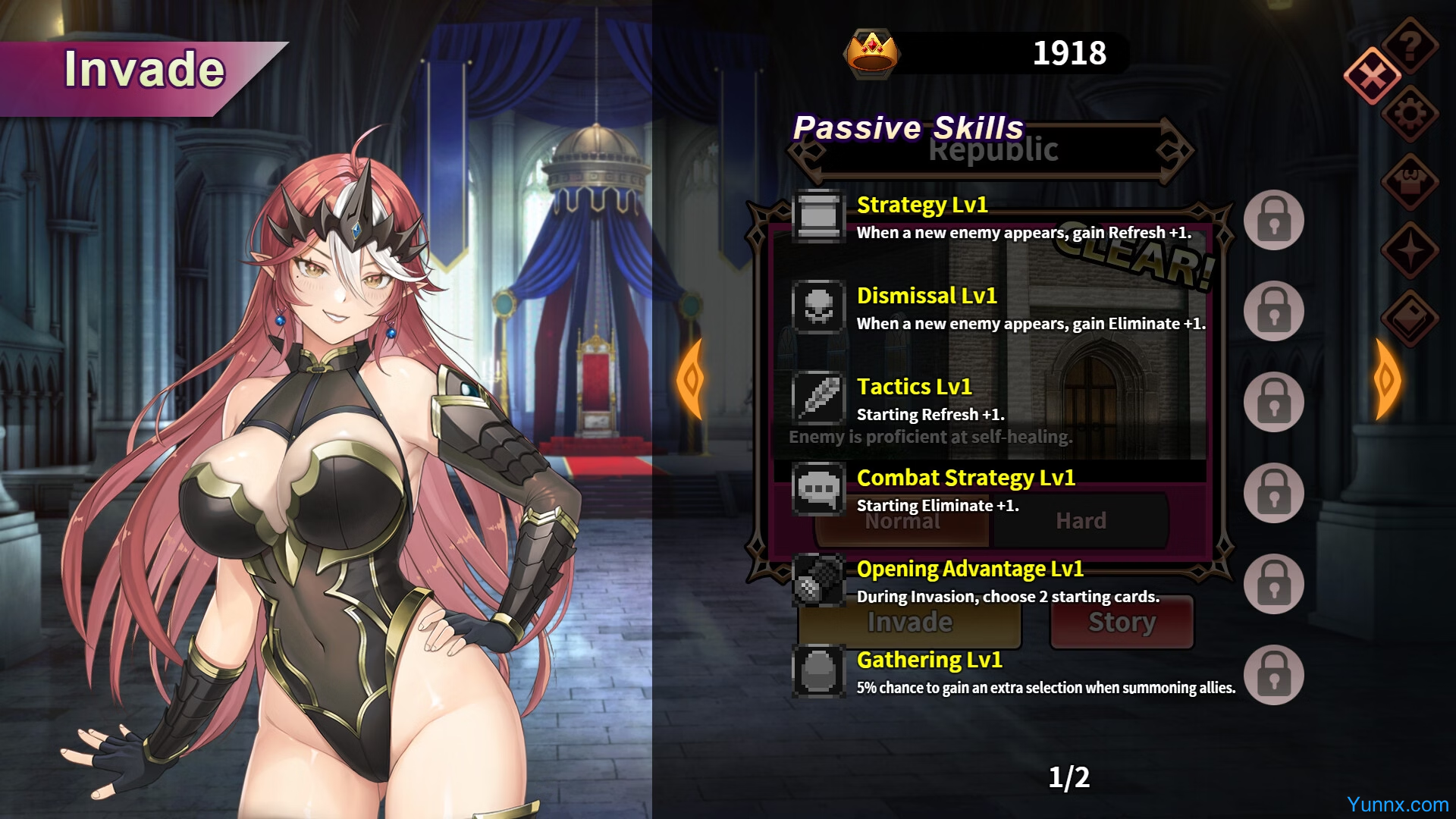
Task: Open the book journal icon
Action: coord(1410,318)
